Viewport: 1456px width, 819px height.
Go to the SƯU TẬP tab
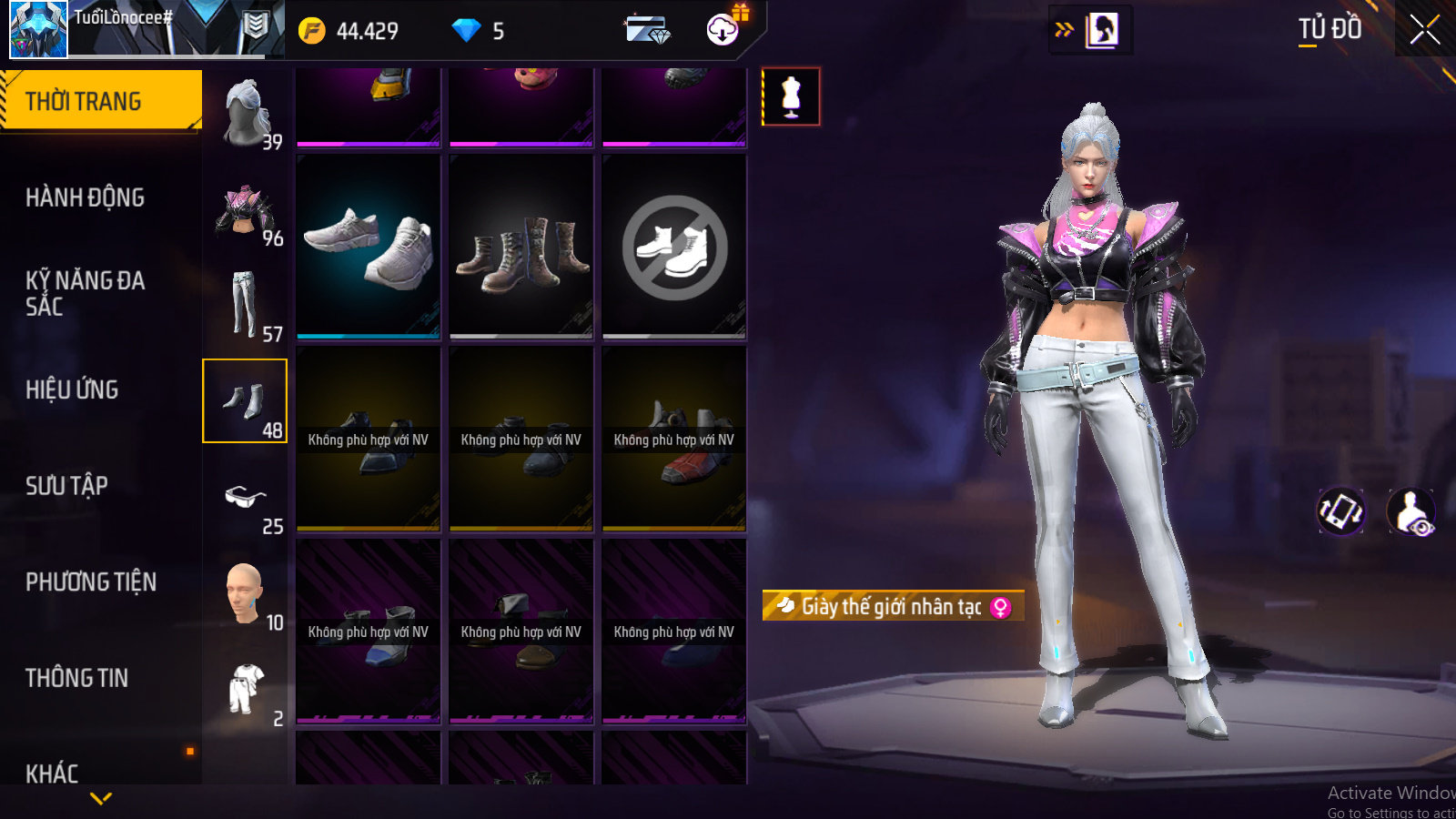click(x=66, y=486)
